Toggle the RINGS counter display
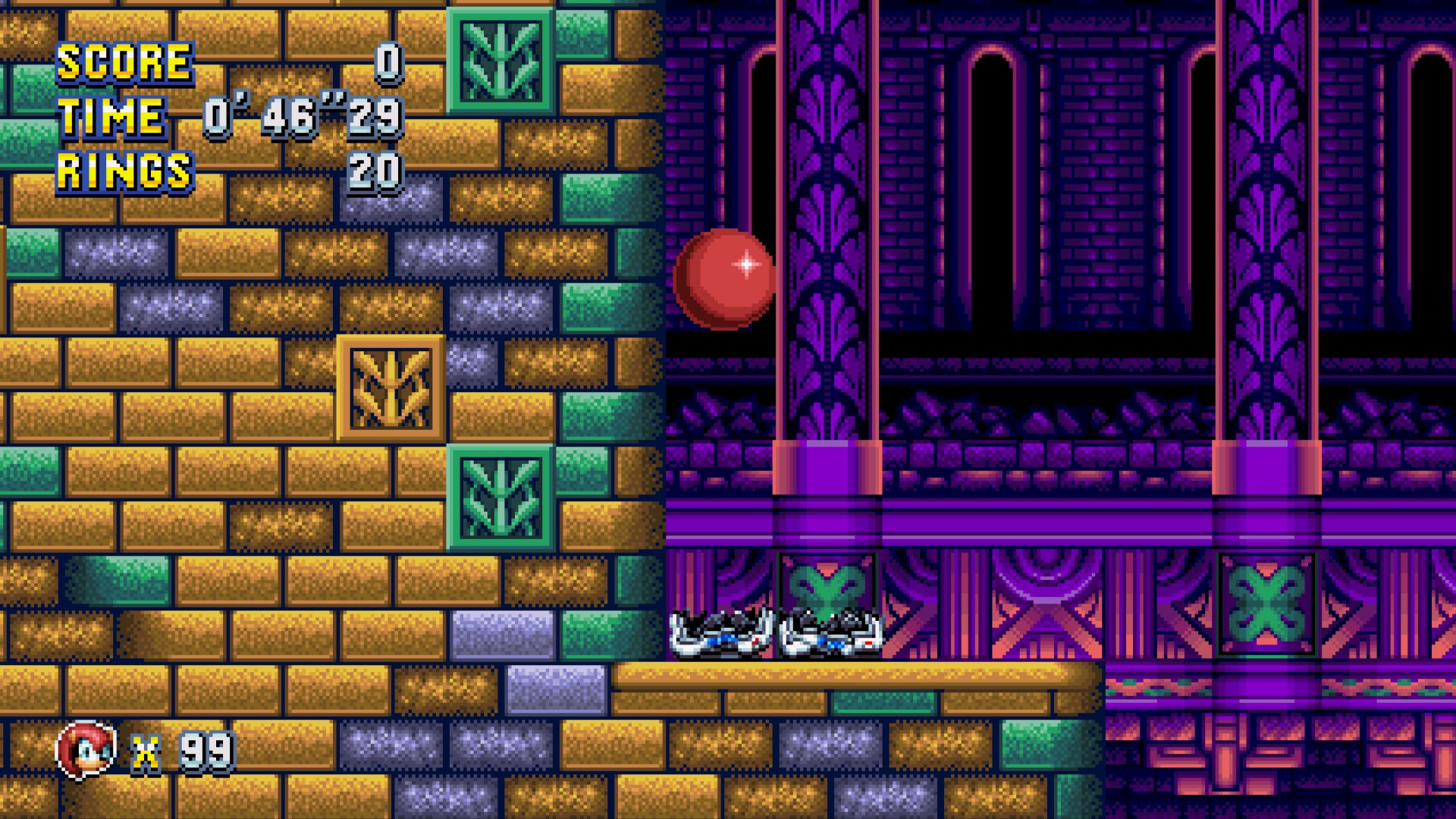Image resolution: width=1456 pixels, height=819 pixels. [124, 168]
